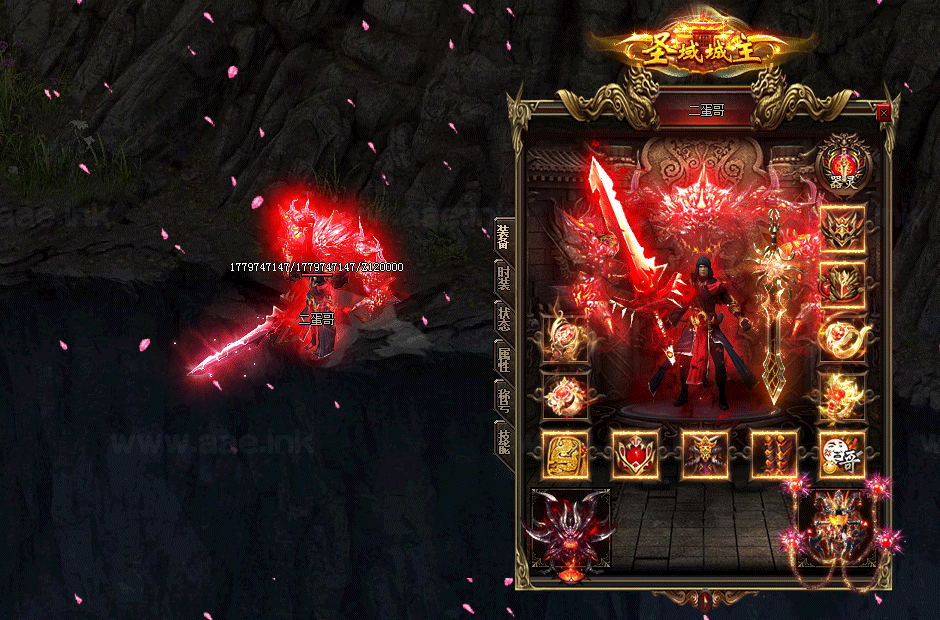Image resolution: width=940 pixels, height=620 pixels.
Task: Choose the red beaded charm slot
Action: click(774, 455)
